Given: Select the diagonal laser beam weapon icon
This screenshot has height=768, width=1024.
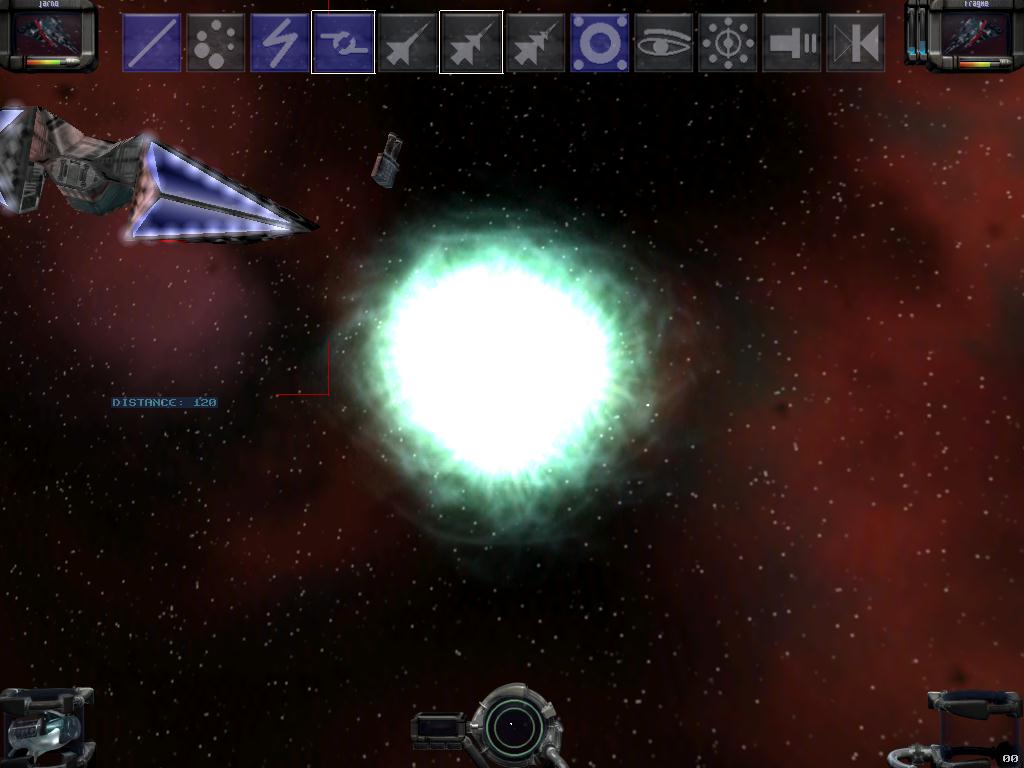Looking at the screenshot, I should [x=152, y=42].
